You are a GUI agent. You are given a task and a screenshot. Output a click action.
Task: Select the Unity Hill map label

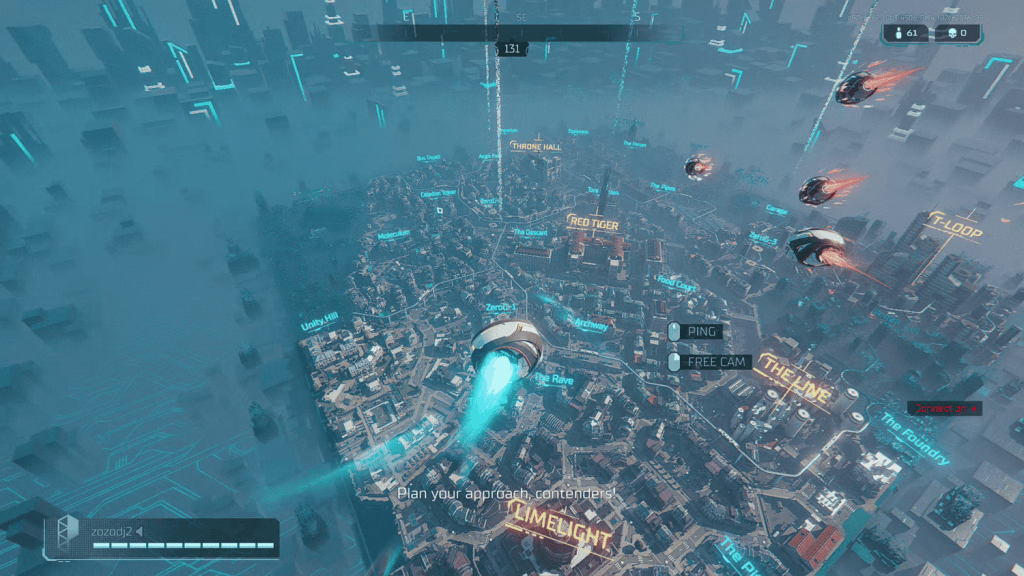point(320,322)
